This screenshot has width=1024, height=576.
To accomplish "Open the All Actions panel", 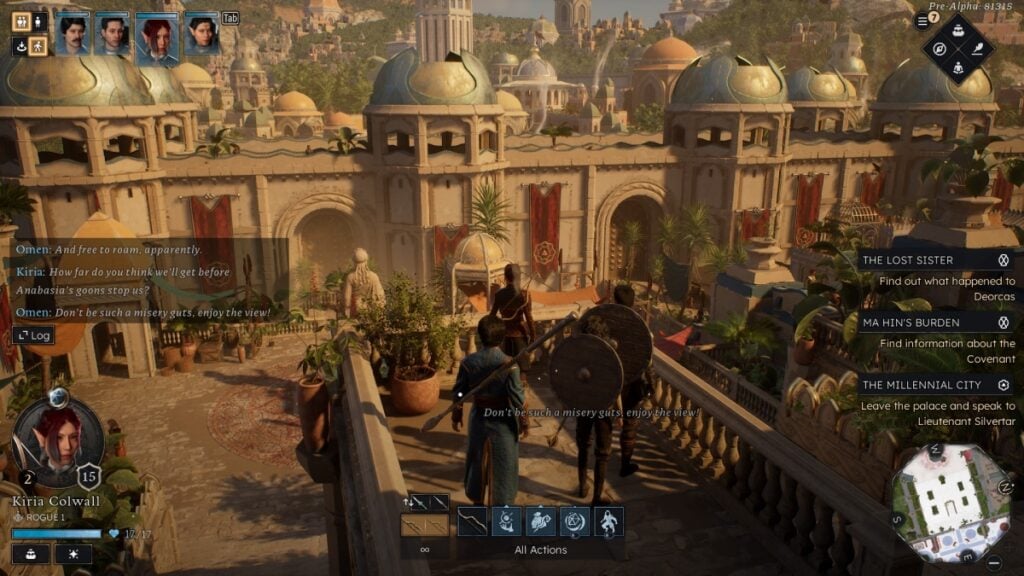I will (541, 549).
